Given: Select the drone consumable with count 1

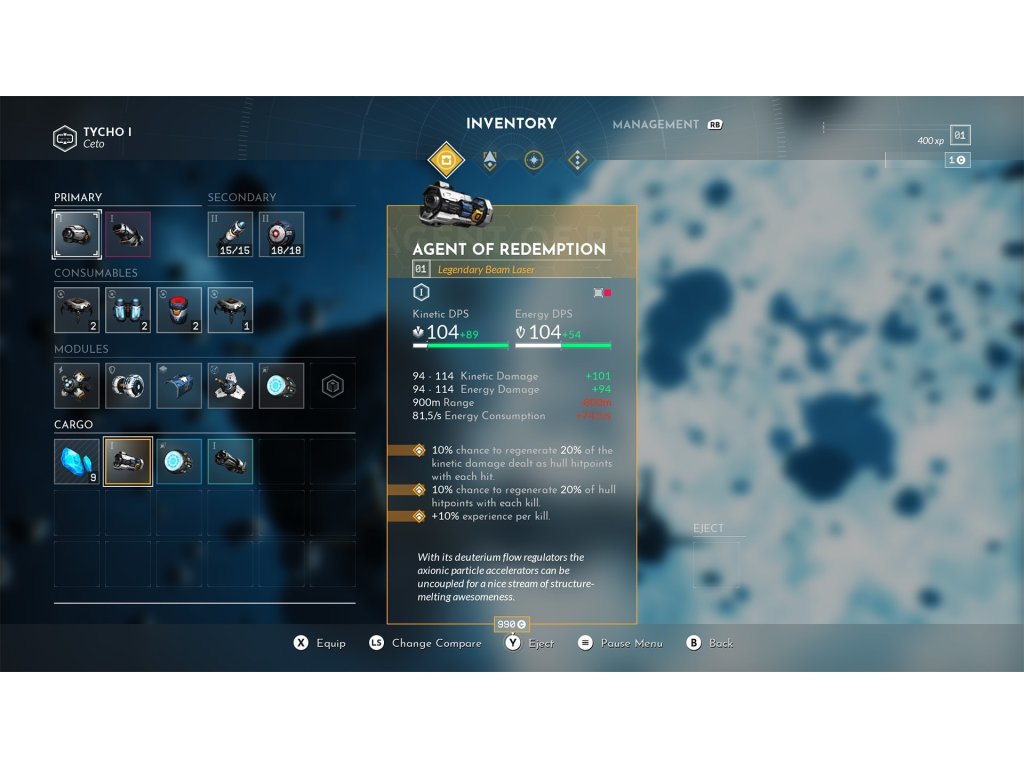Looking at the screenshot, I should click(230, 310).
